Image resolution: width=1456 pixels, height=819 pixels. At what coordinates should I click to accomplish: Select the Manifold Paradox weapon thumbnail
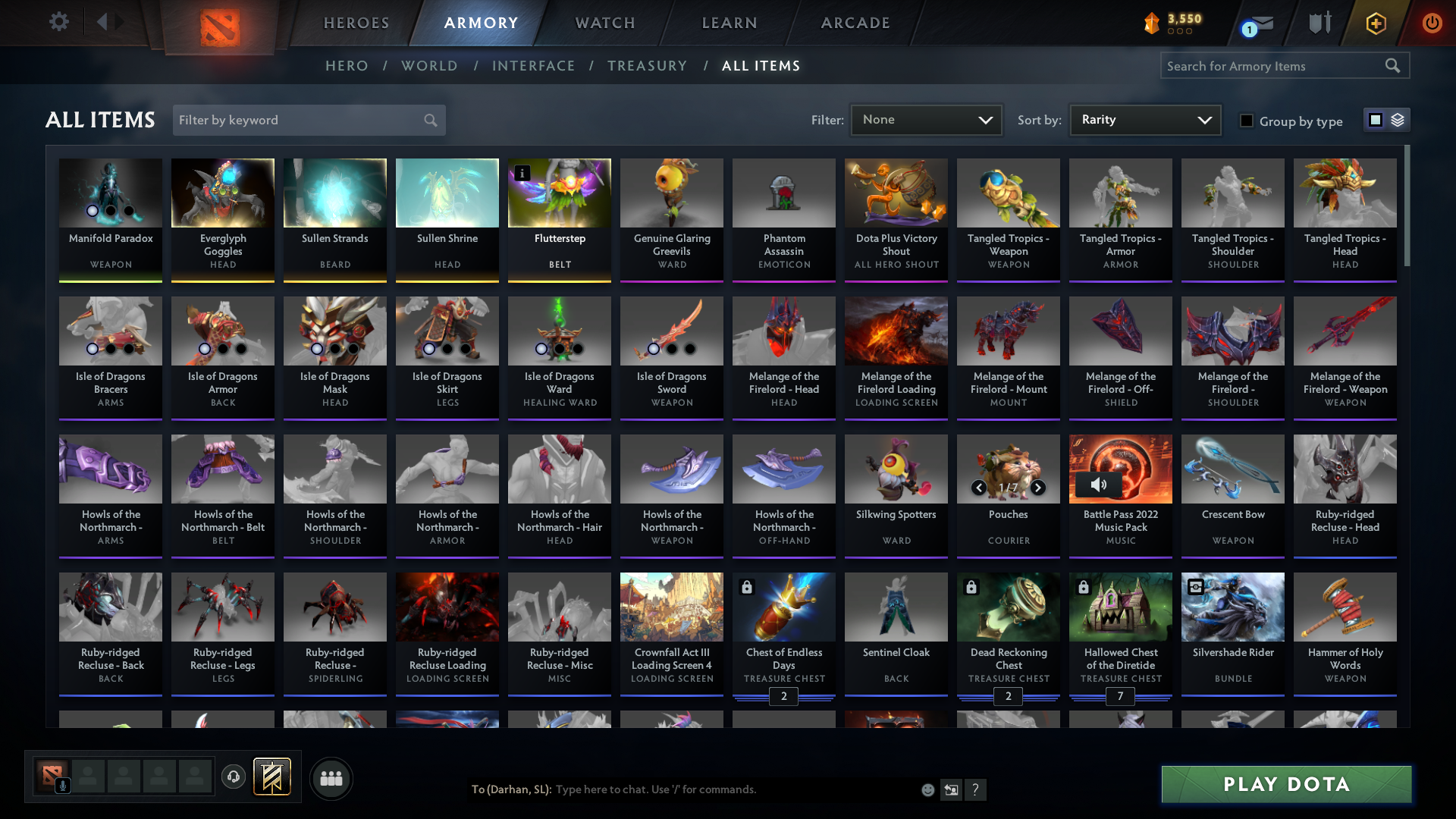click(110, 193)
